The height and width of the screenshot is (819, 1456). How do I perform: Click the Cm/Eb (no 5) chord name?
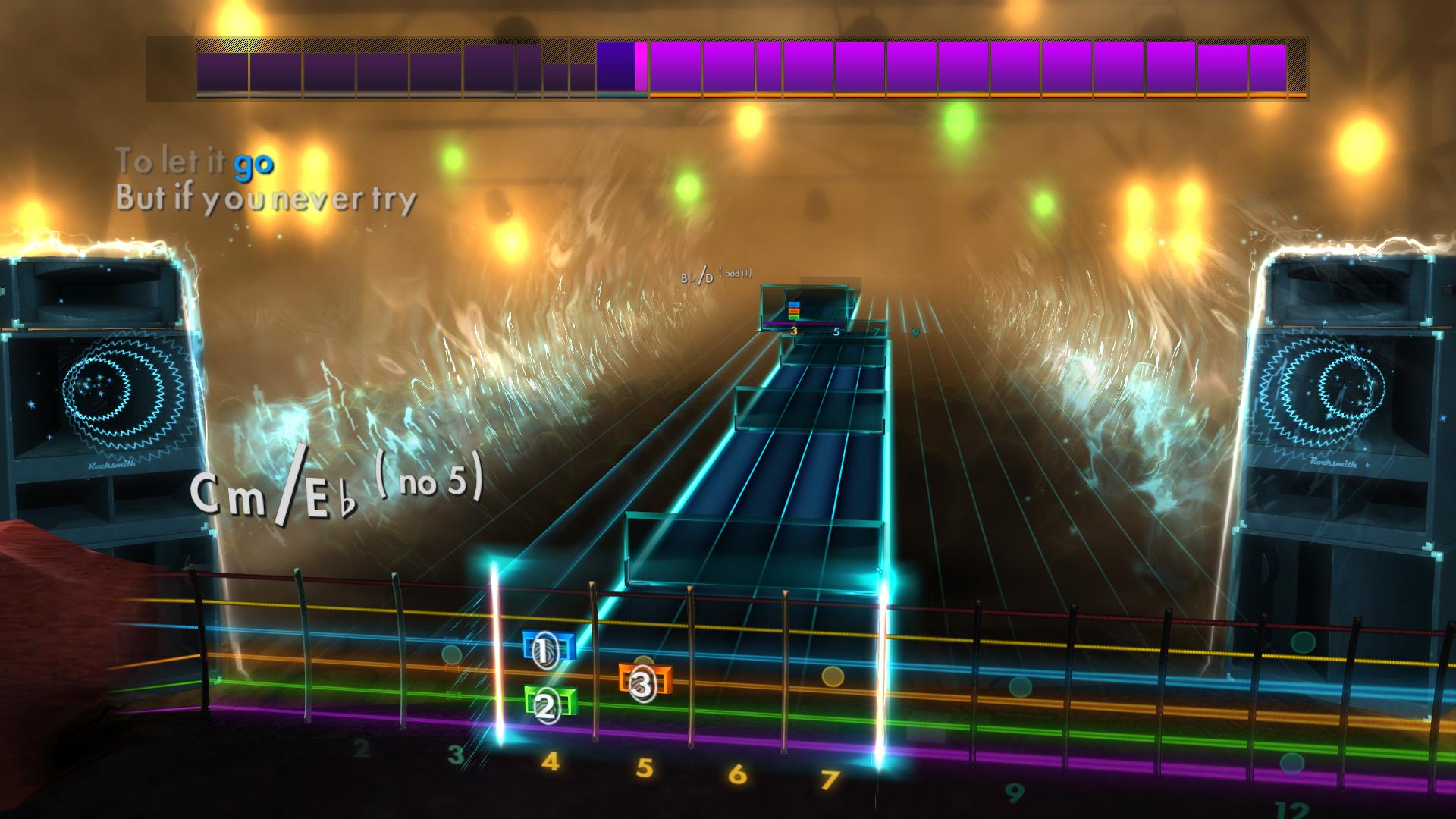336,489
